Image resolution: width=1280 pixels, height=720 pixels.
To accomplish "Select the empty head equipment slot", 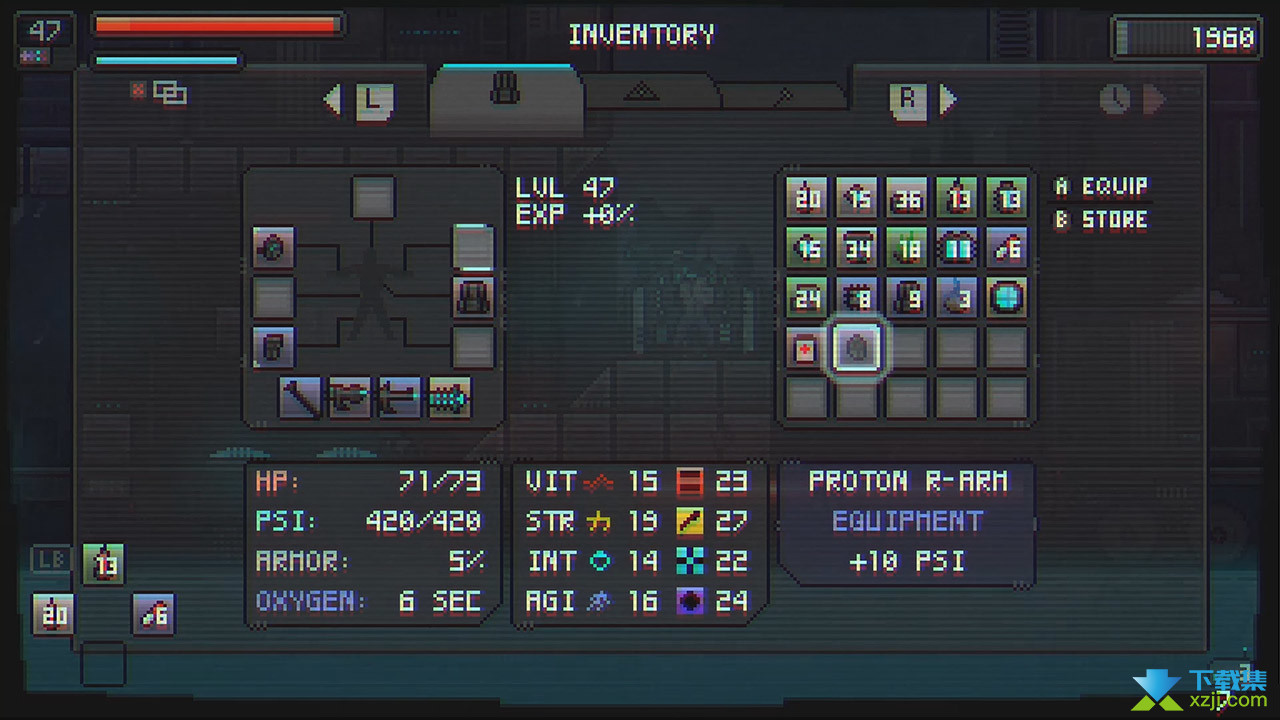I will [373, 197].
